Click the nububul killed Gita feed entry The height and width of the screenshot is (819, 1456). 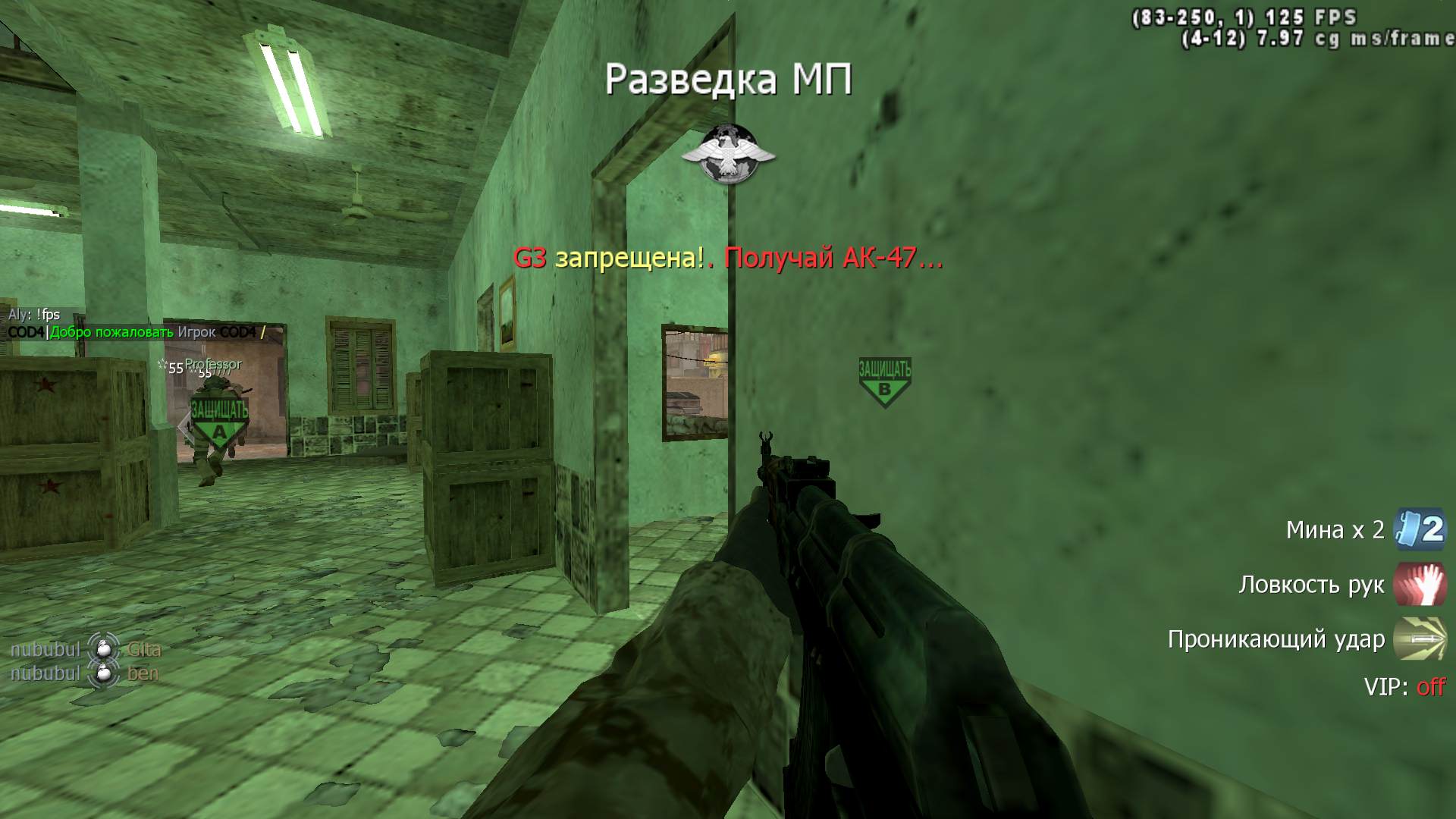(x=85, y=650)
